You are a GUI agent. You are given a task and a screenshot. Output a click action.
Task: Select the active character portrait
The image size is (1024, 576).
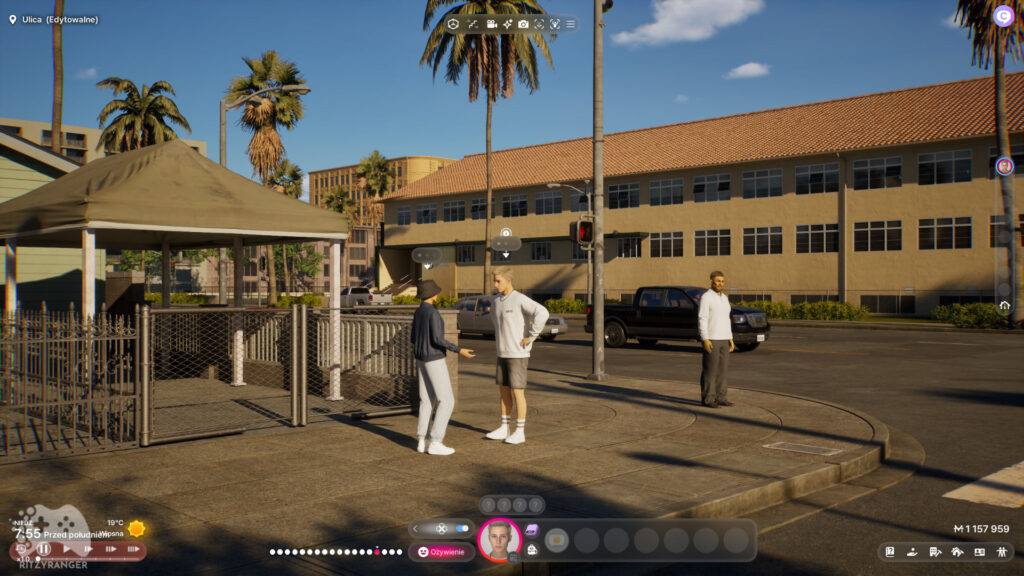(499, 539)
